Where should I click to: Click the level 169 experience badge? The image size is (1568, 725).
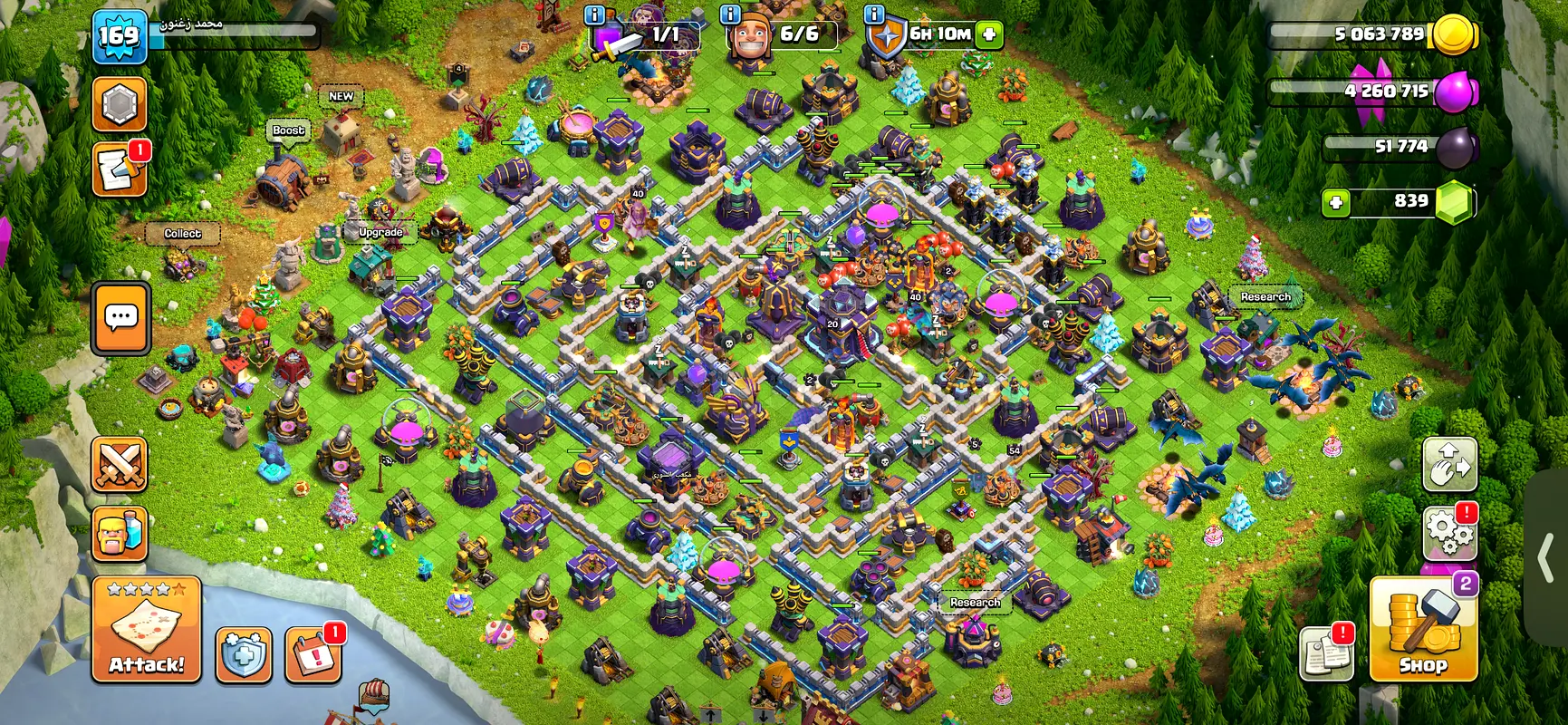[x=120, y=36]
